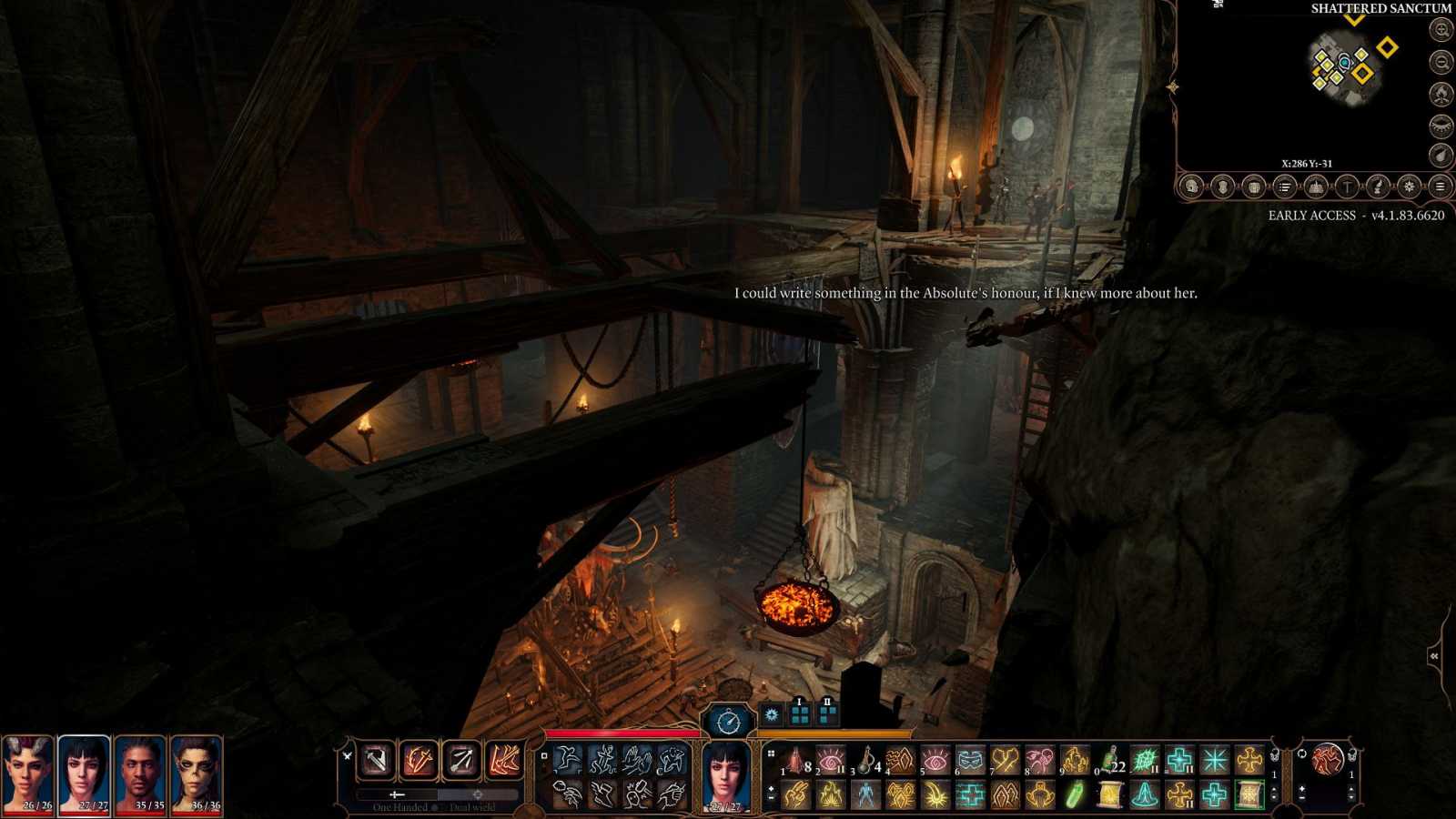Click the turn-based mode clock button
This screenshot has height=819, width=1456.
pos(728,722)
